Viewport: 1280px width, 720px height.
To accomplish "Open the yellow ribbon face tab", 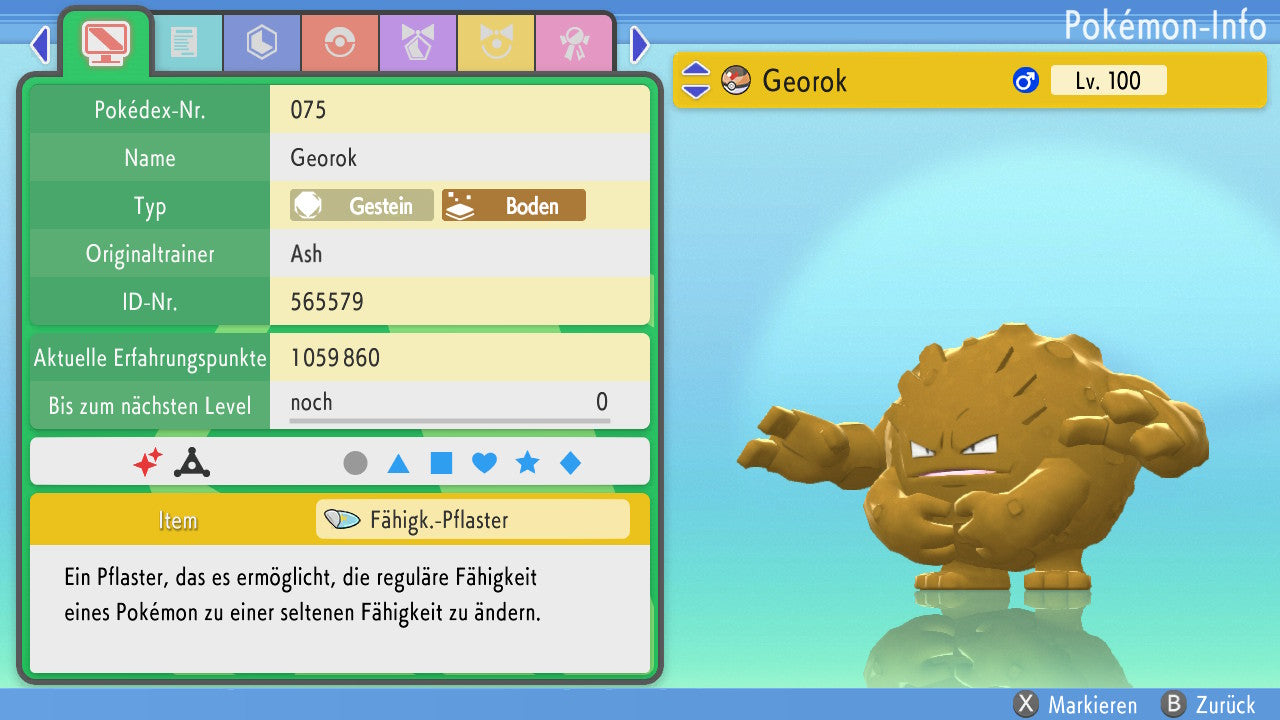I will click(496, 43).
